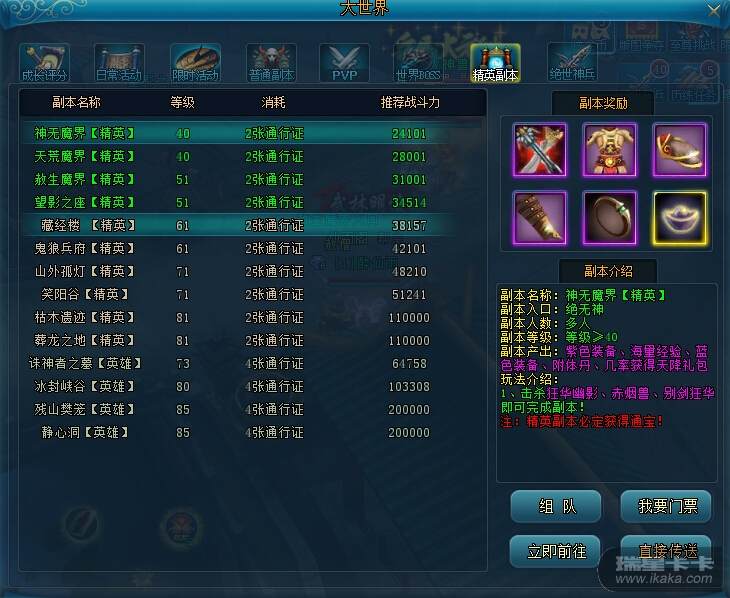
Task: Select the PVP tab
Action: pos(344,63)
